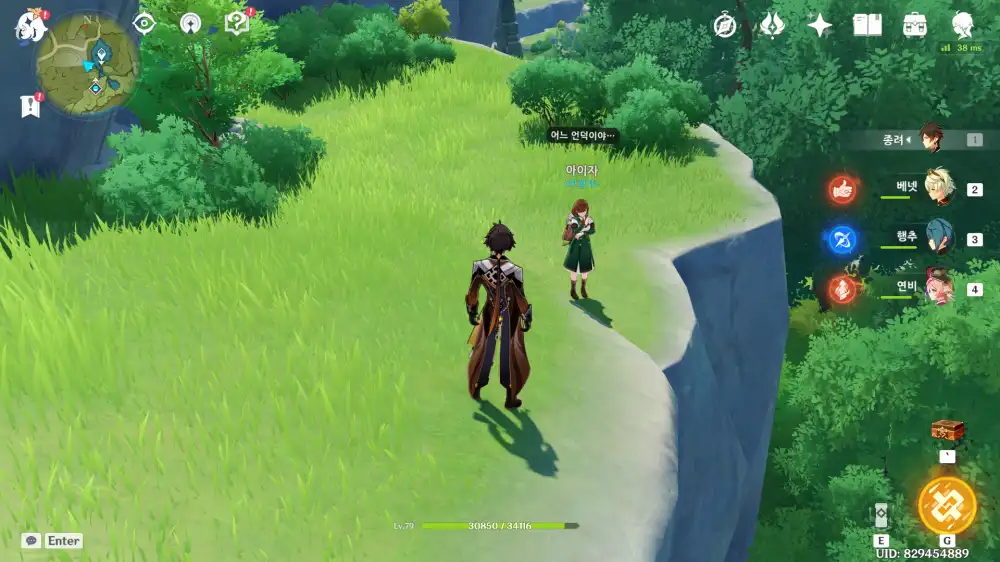Open the backpack inventory

914,26
